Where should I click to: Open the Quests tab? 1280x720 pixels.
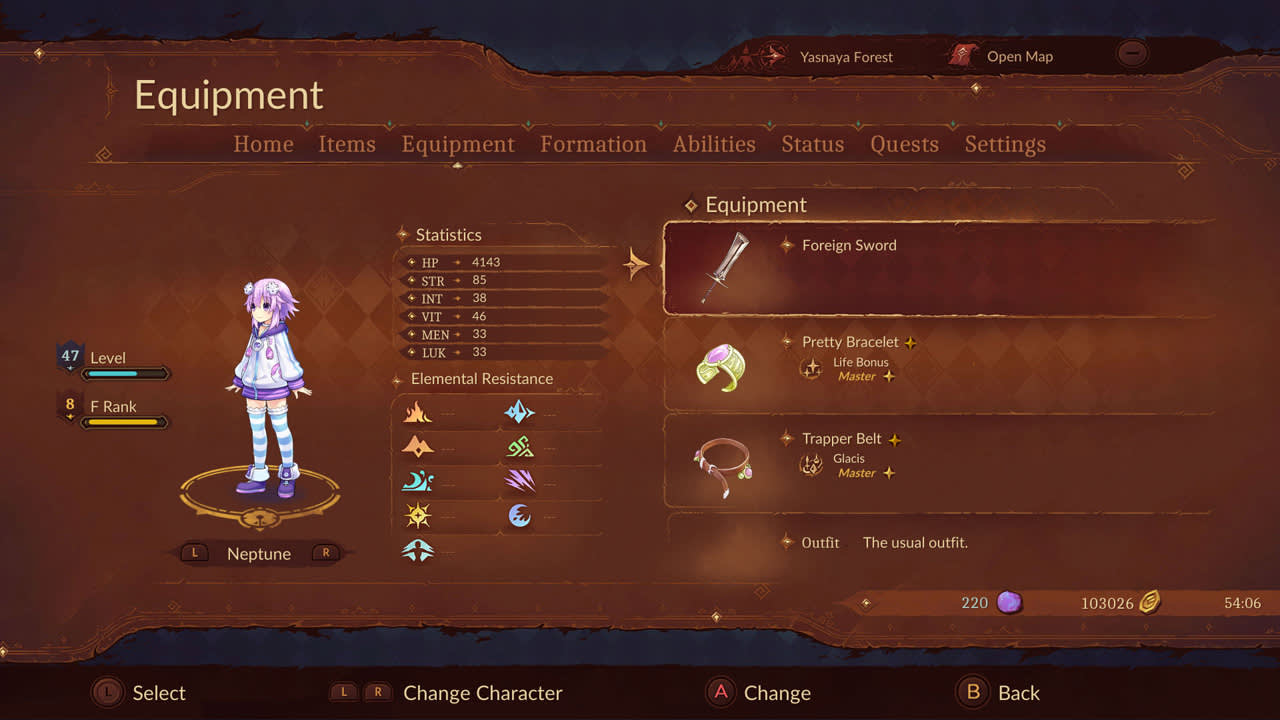tap(904, 144)
